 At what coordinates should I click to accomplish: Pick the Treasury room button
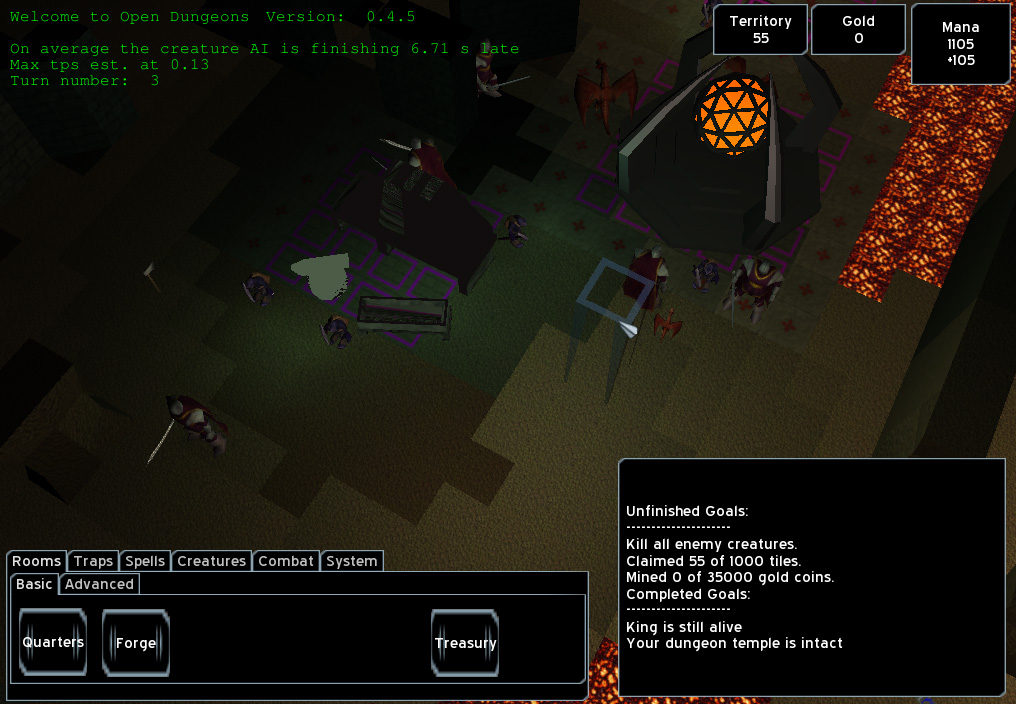click(465, 643)
